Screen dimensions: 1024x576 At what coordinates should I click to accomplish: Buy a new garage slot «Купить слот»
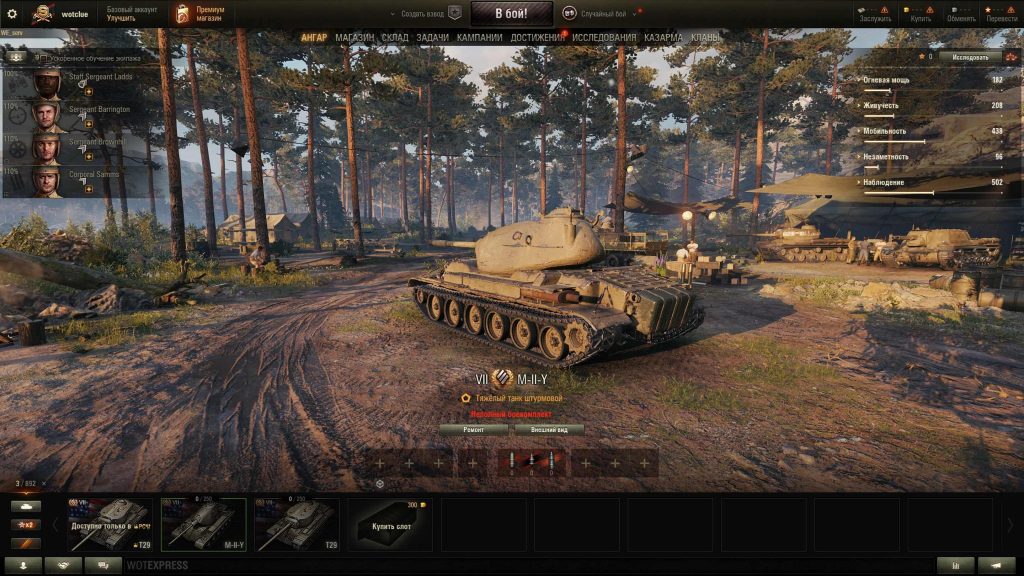pos(390,525)
